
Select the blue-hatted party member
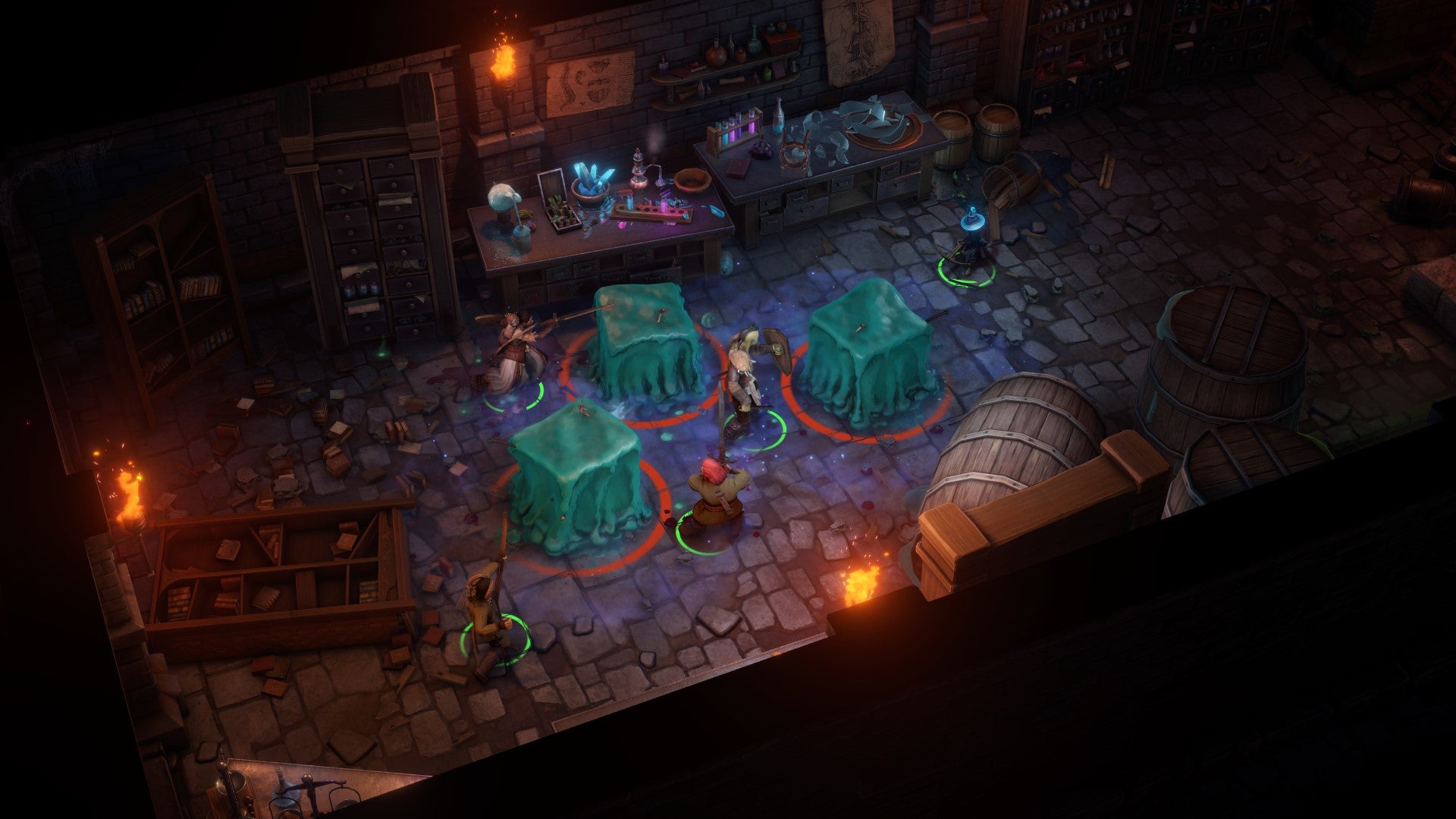[969, 244]
